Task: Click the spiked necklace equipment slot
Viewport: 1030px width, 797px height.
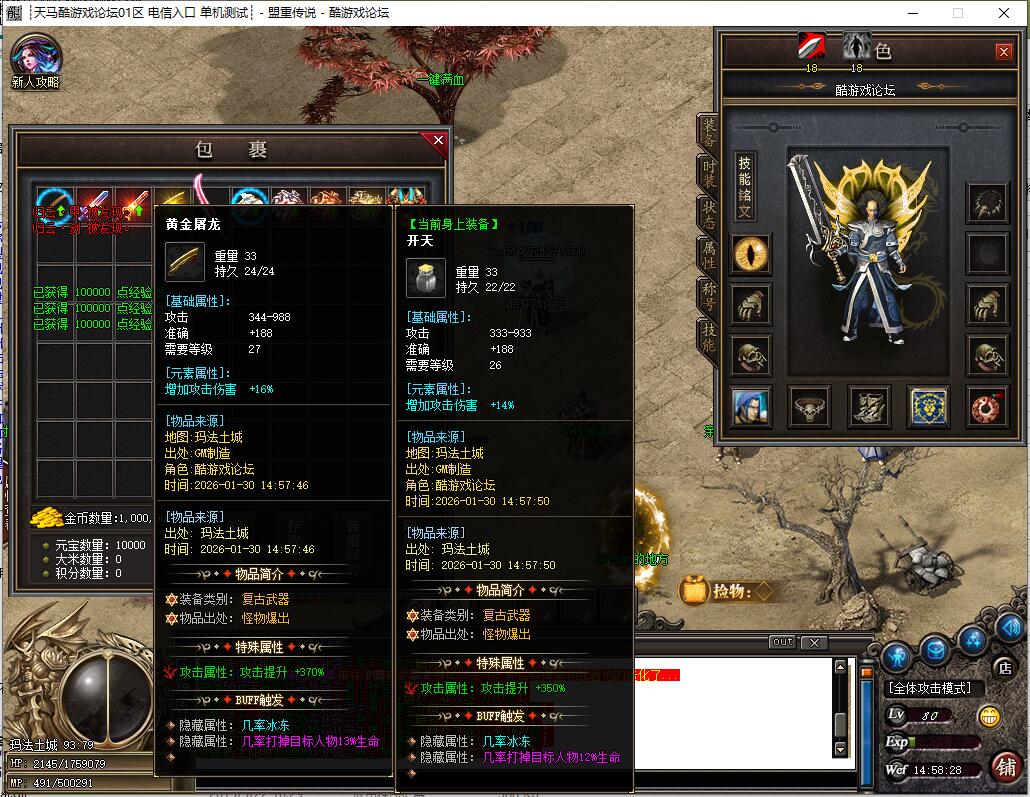Action: 988,202
